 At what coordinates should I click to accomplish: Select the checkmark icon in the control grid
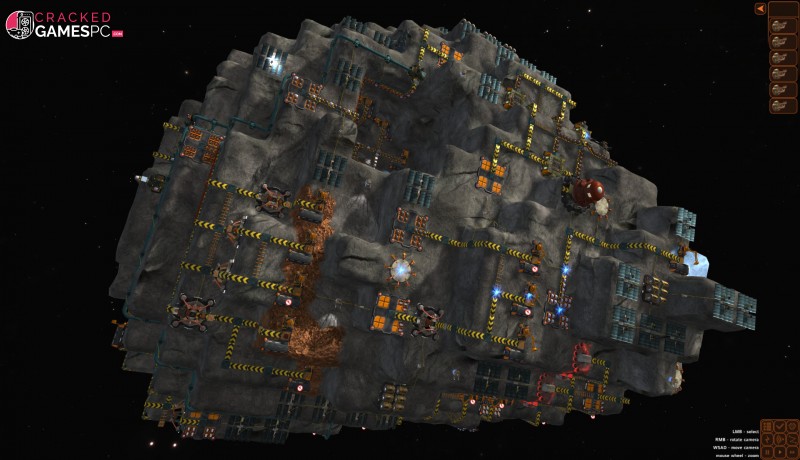pos(780,426)
